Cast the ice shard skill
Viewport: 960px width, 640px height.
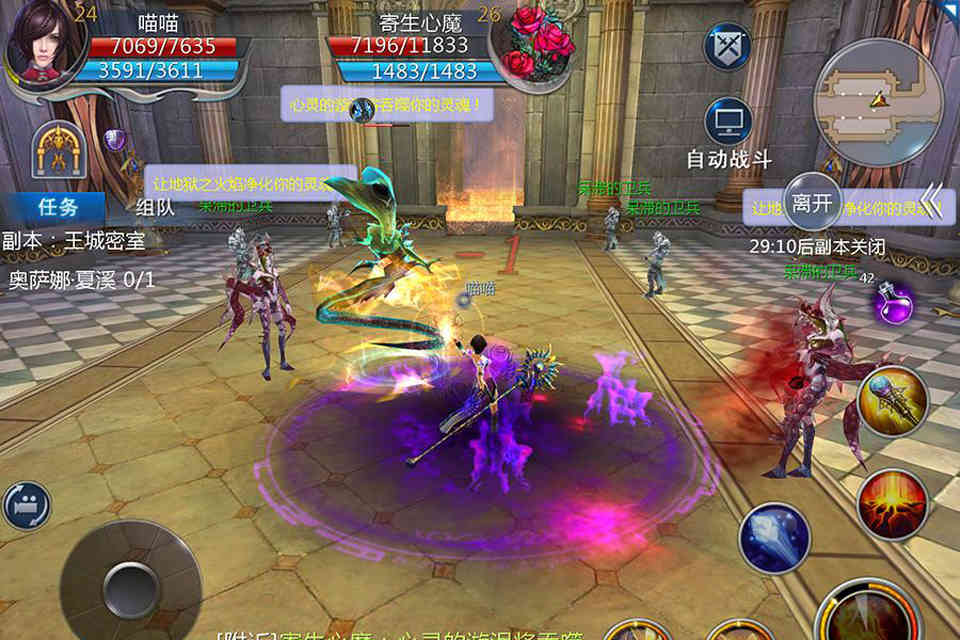pyautogui.click(x=774, y=538)
